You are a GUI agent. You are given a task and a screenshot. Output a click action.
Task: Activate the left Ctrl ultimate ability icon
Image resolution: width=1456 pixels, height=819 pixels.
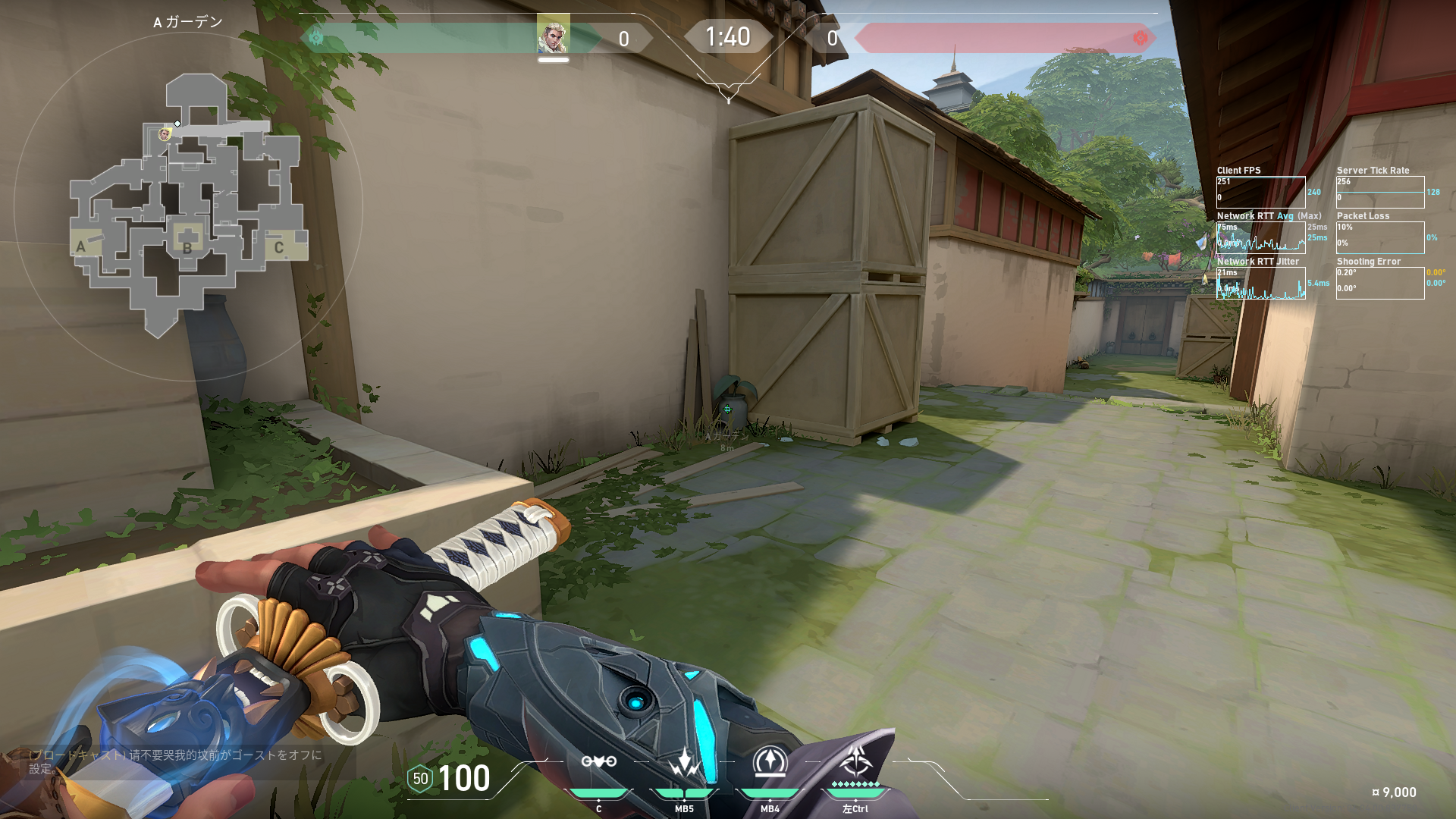855,761
